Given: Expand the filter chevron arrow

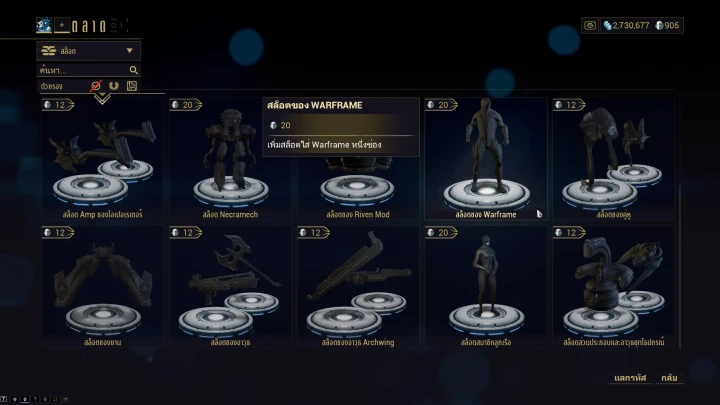Looking at the screenshot, I should pyautogui.click(x=101, y=98).
